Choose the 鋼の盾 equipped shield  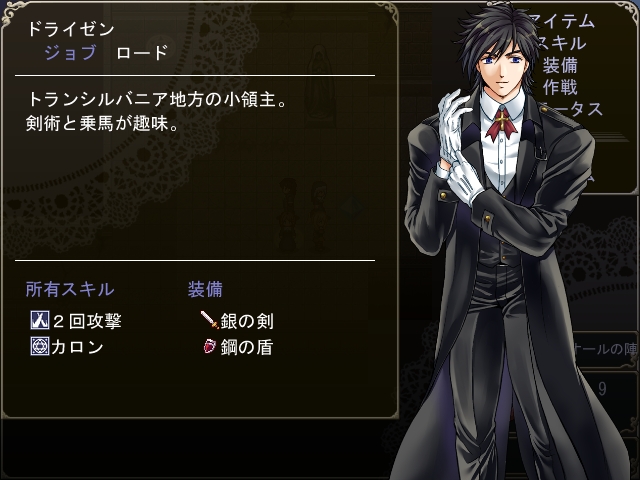(238, 347)
